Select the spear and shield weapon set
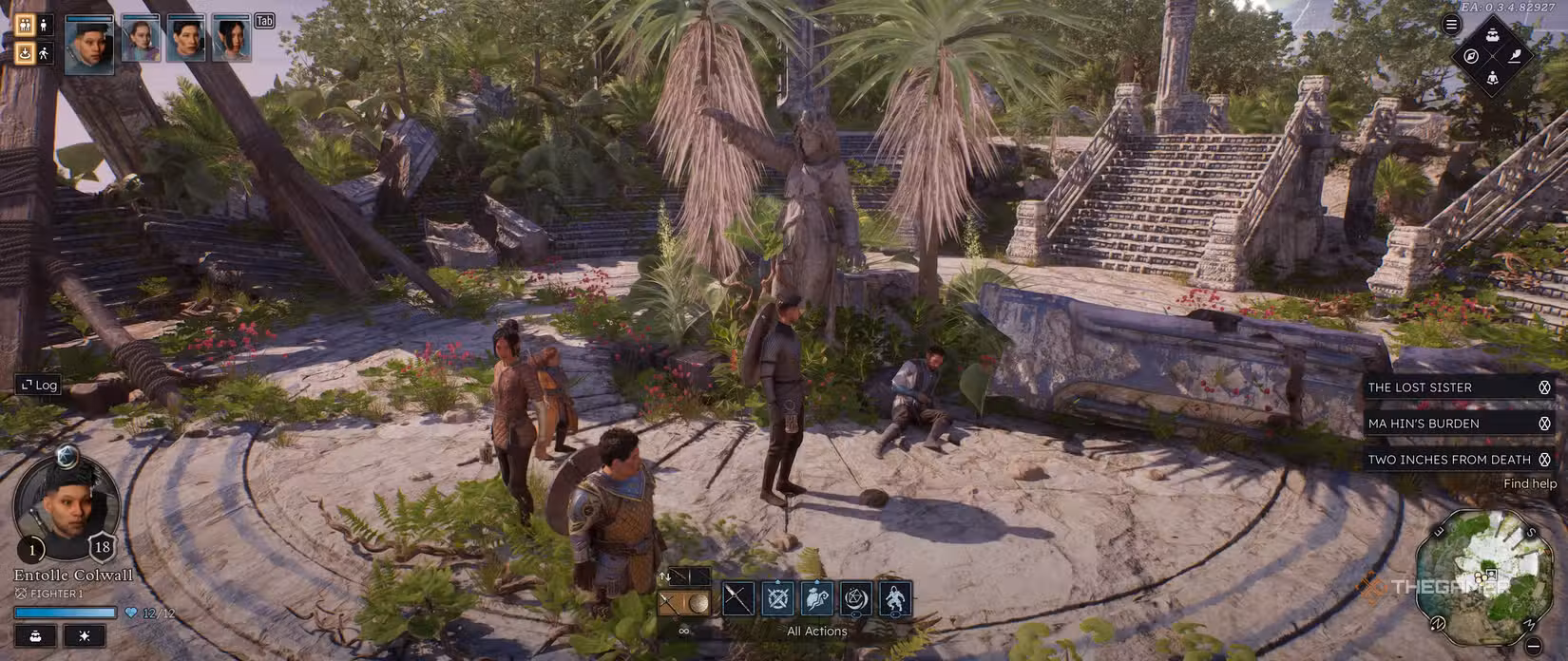The width and height of the screenshot is (1568, 661). [x=684, y=603]
